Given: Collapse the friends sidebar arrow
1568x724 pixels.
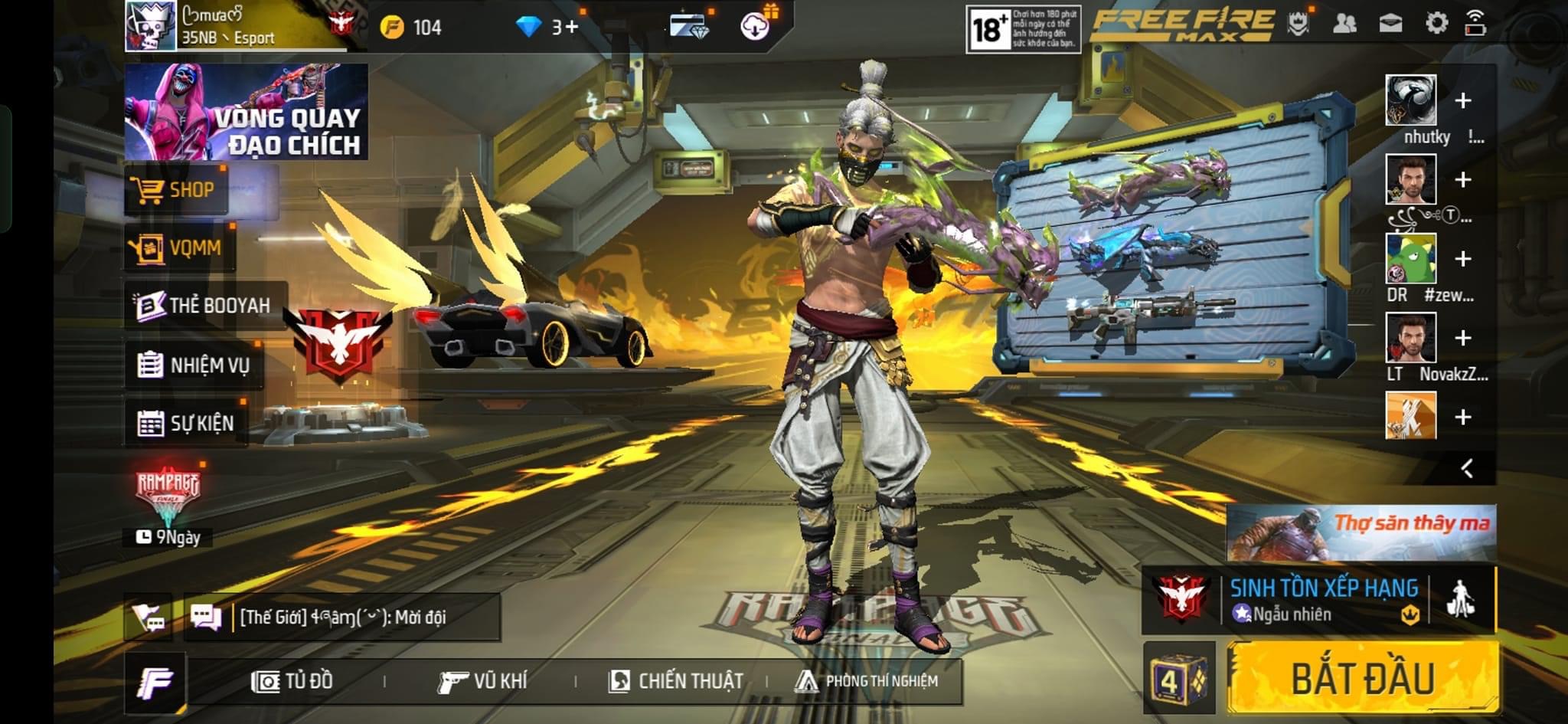Looking at the screenshot, I should click(x=1467, y=468).
